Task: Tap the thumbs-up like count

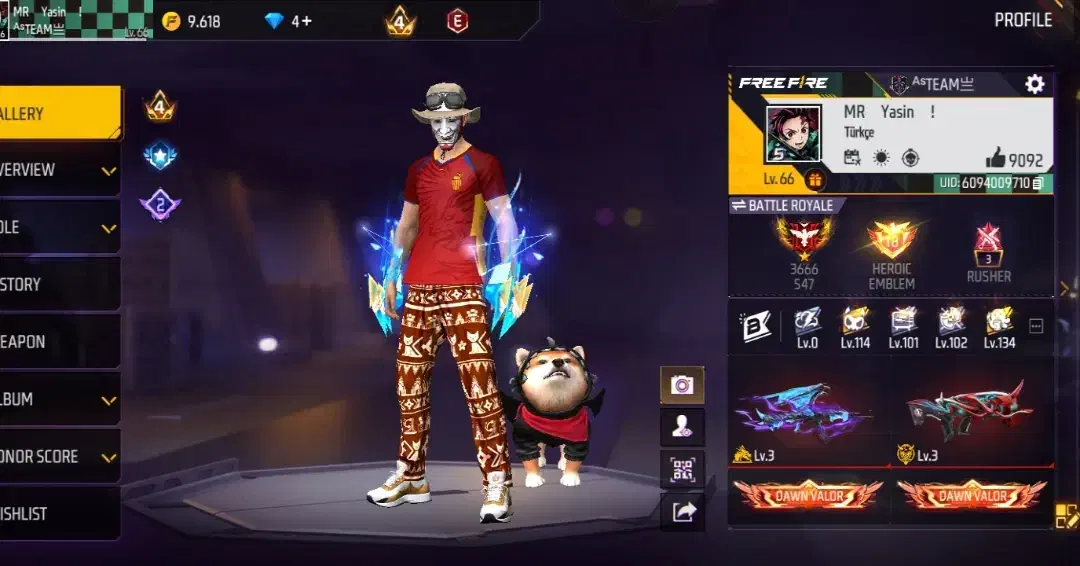Action: (1014, 159)
